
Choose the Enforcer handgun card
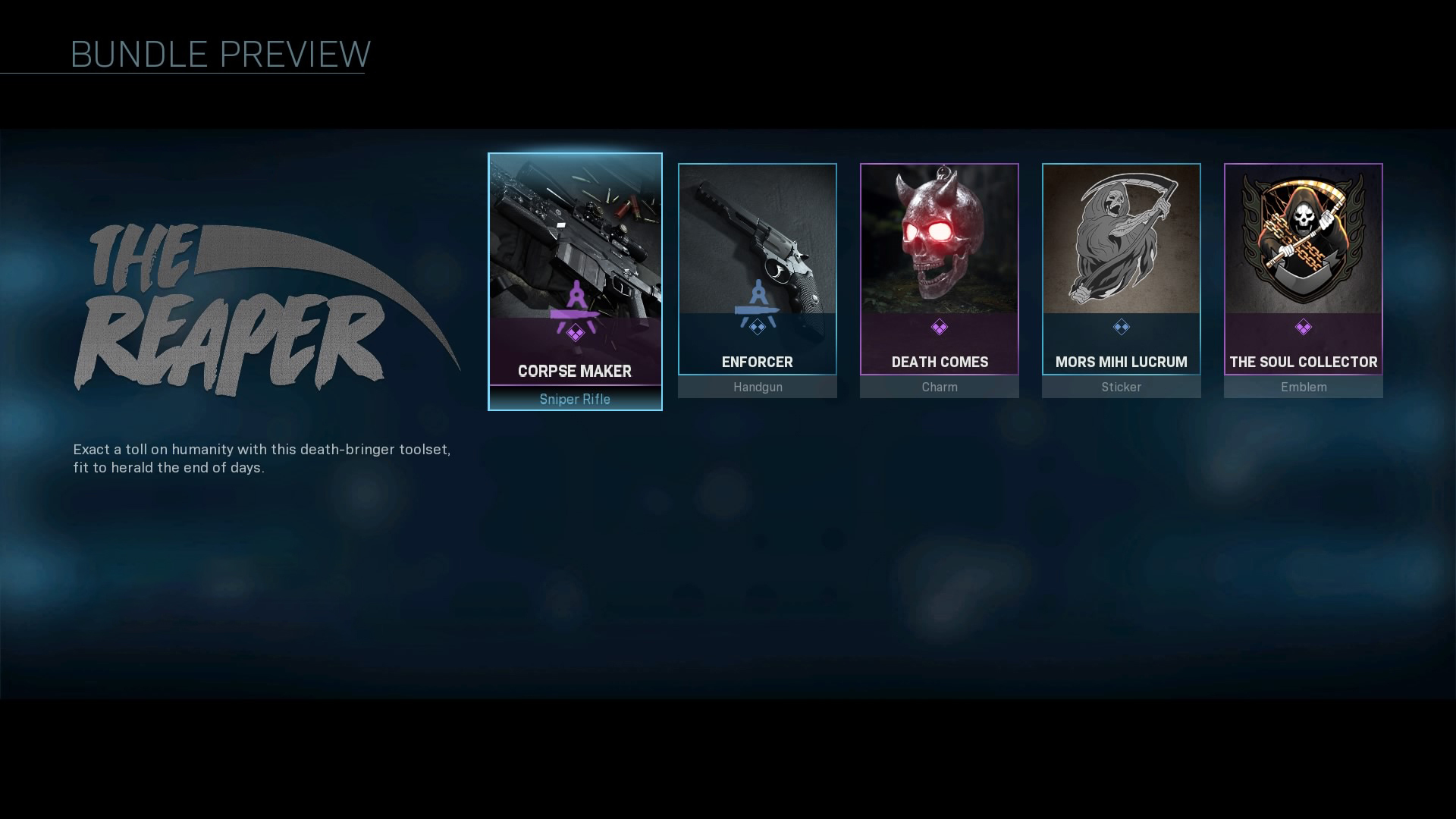(757, 279)
